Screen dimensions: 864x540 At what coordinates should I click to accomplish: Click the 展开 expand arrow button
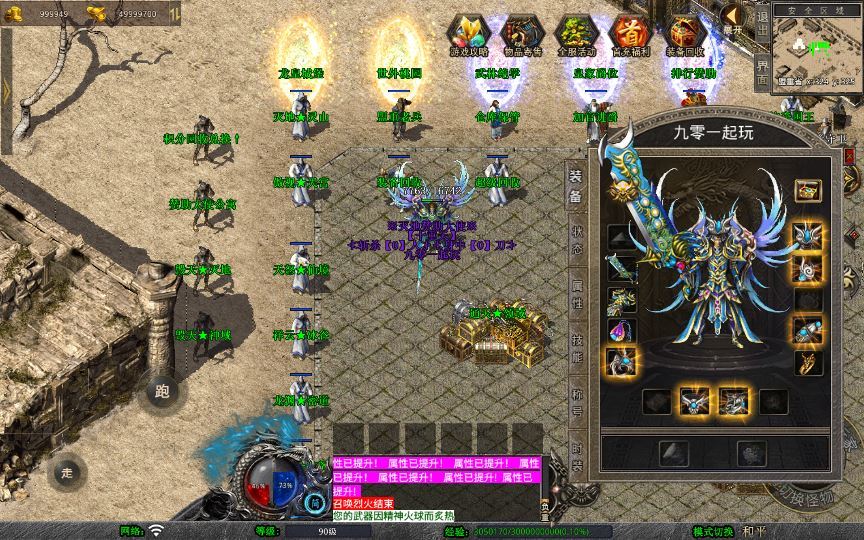coord(733,17)
